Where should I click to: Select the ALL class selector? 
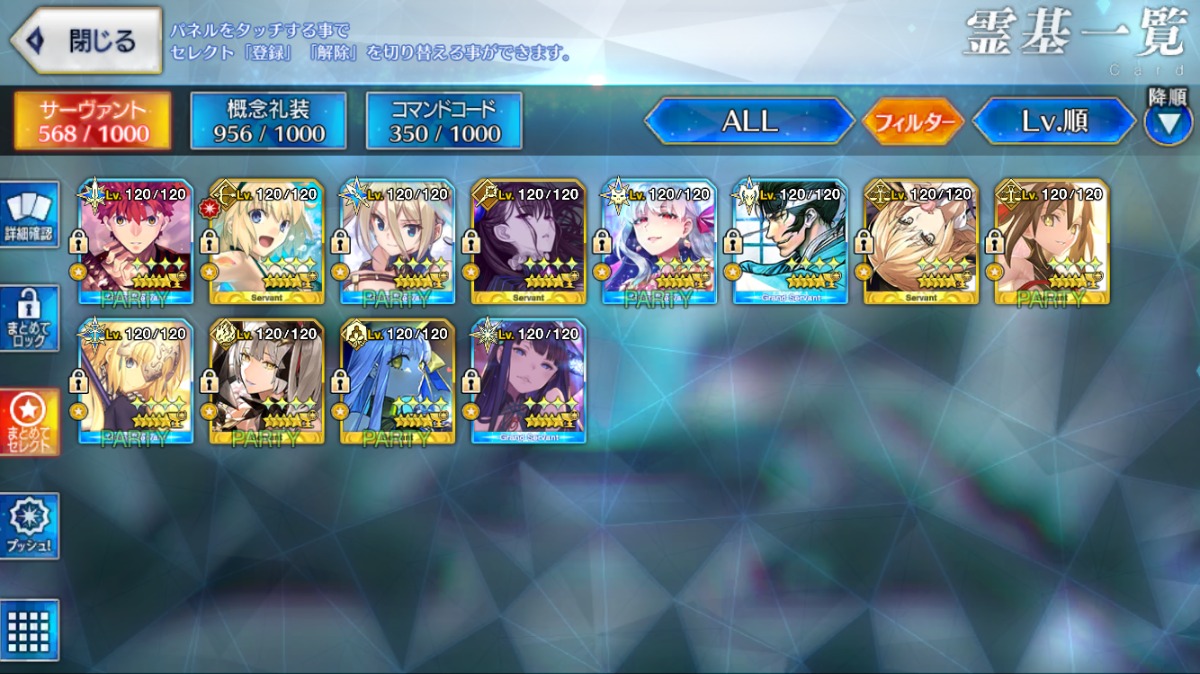tap(749, 122)
